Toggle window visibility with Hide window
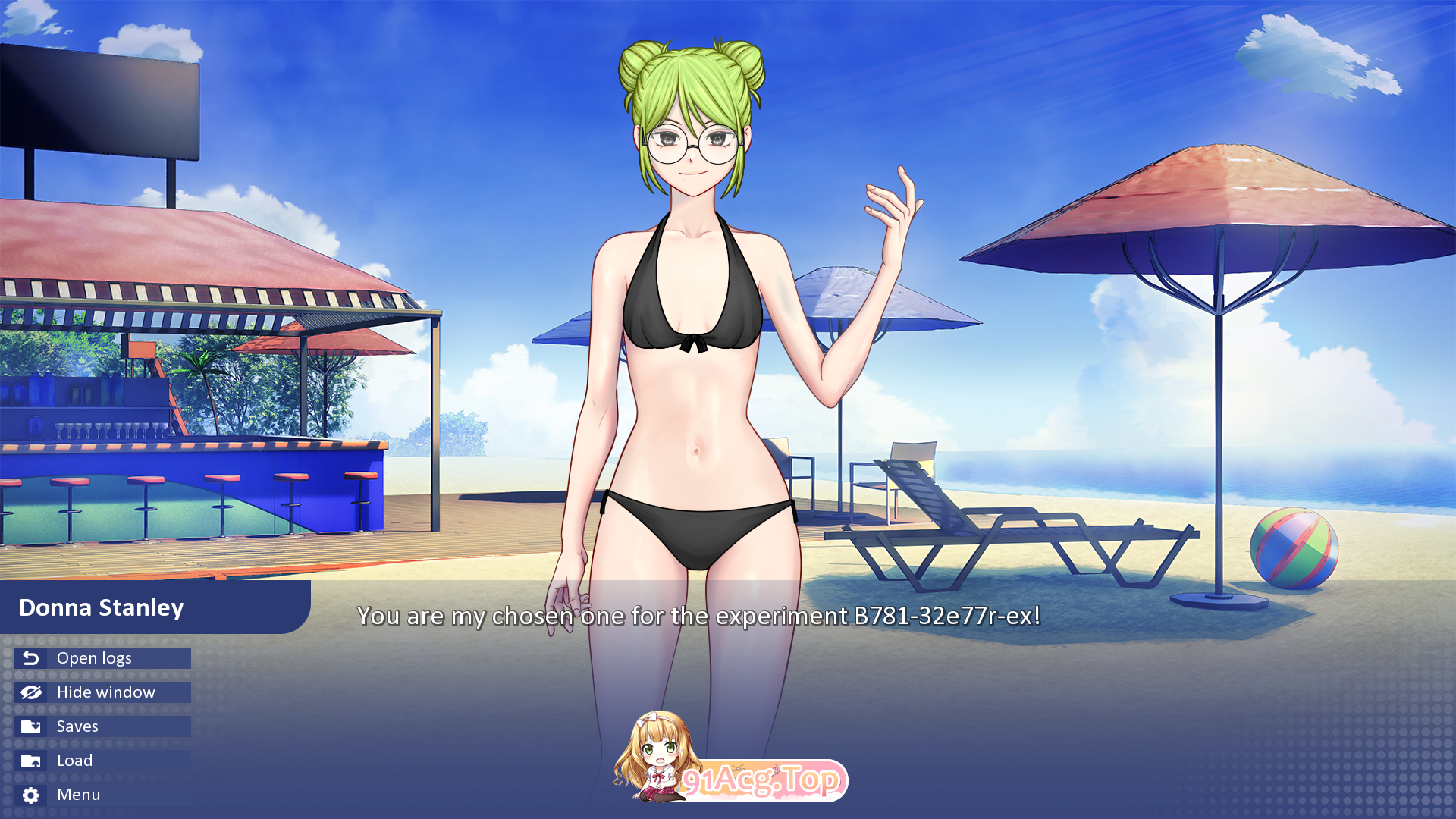 [105, 692]
